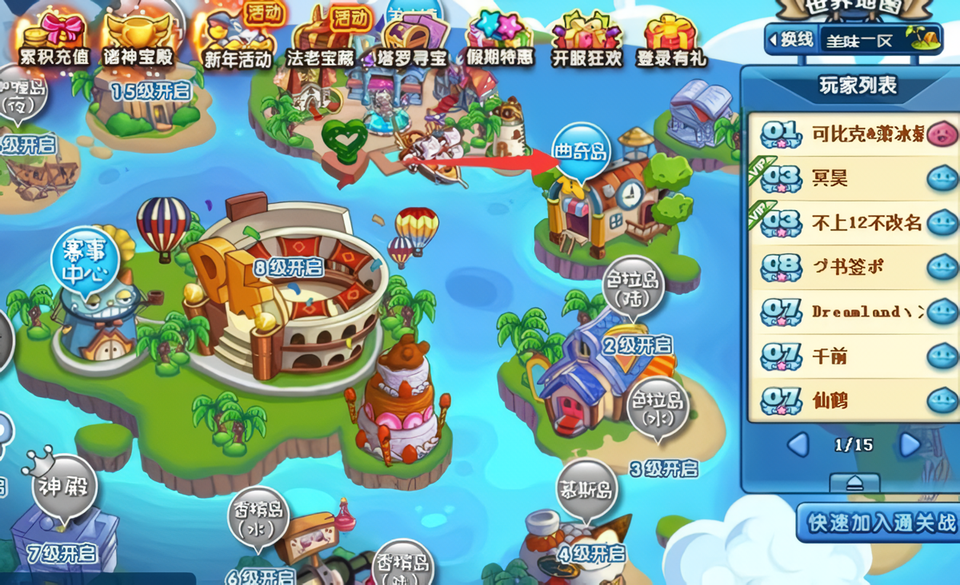Open the 塔罗寻宝 event icon
This screenshot has width=960, height=585.
coord(410,37)
